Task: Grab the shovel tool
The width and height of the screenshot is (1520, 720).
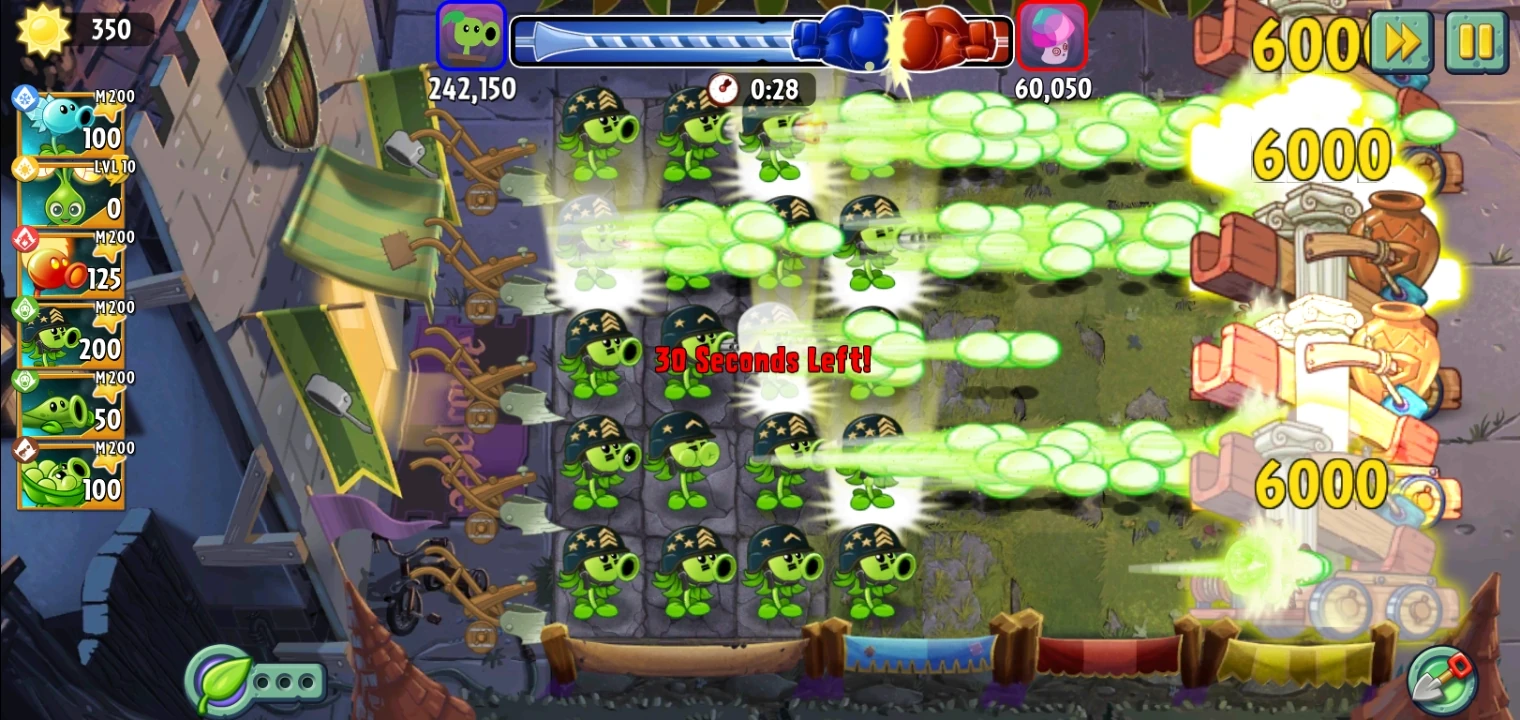Action: [1443, 678]
